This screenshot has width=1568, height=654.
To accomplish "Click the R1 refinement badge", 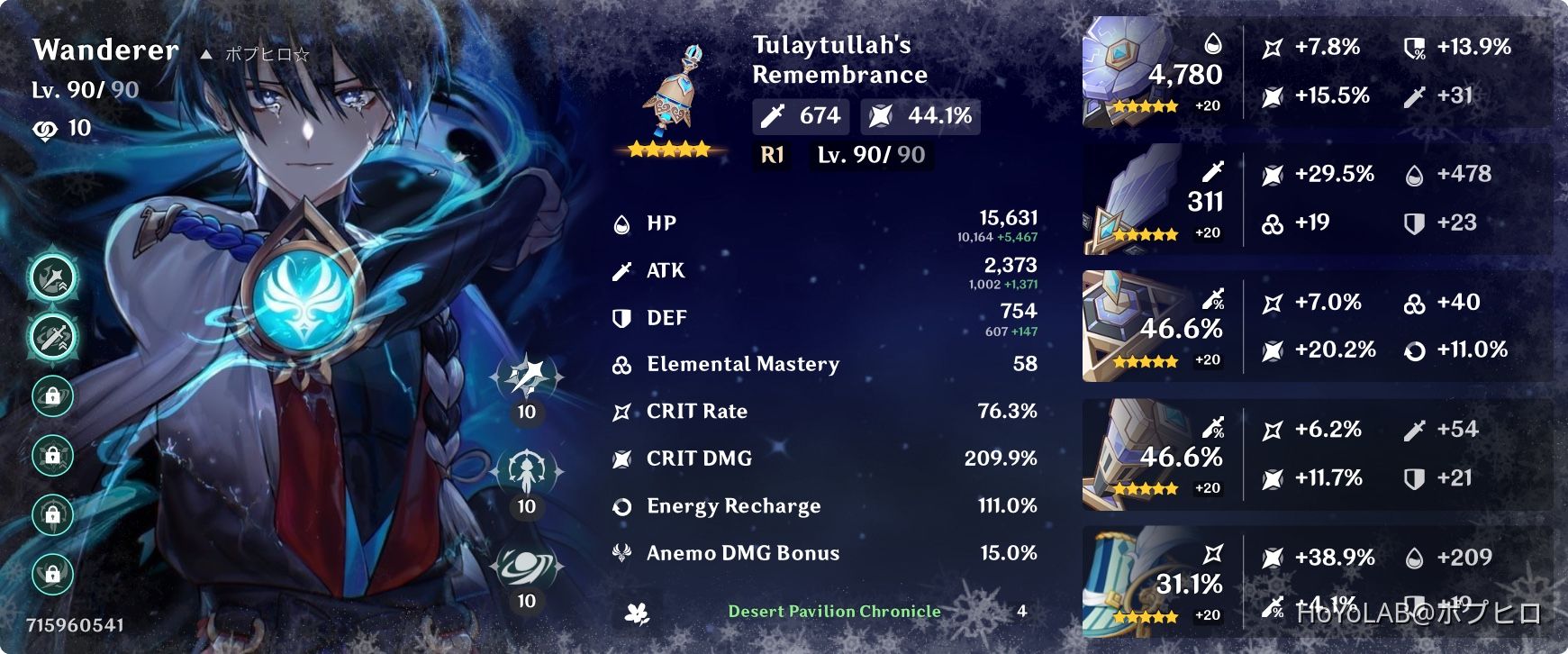I will tap(770, 155).
